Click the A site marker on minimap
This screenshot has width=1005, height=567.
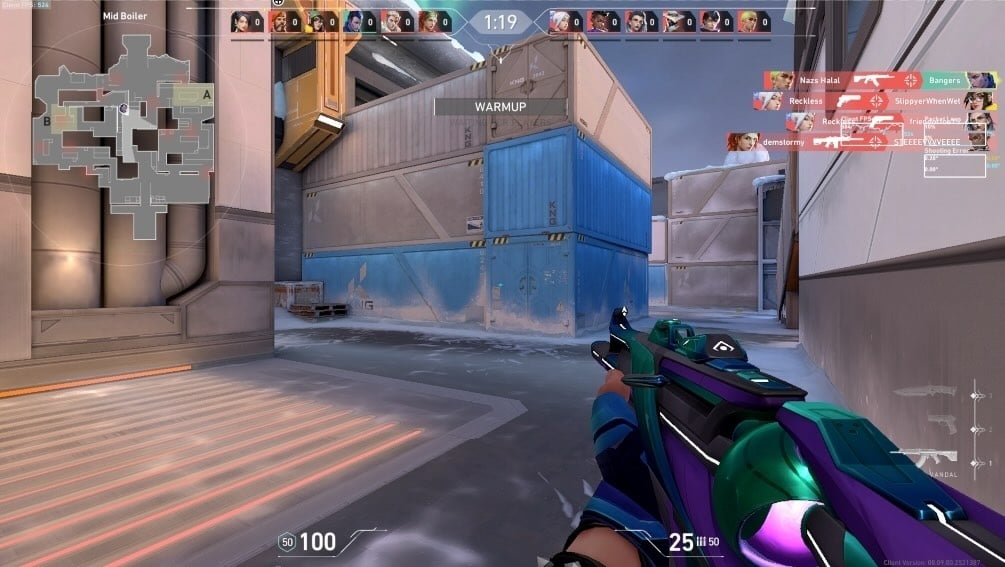(207, 94)
